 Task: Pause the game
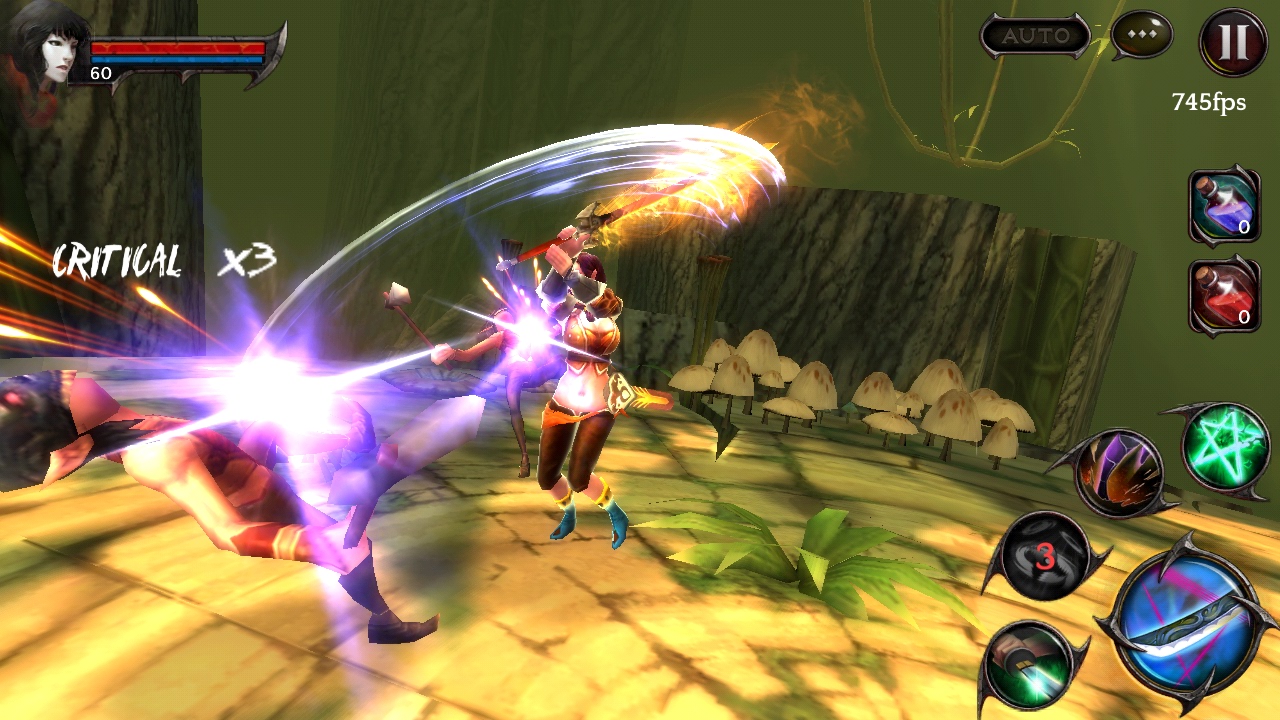pos(1233,42)
